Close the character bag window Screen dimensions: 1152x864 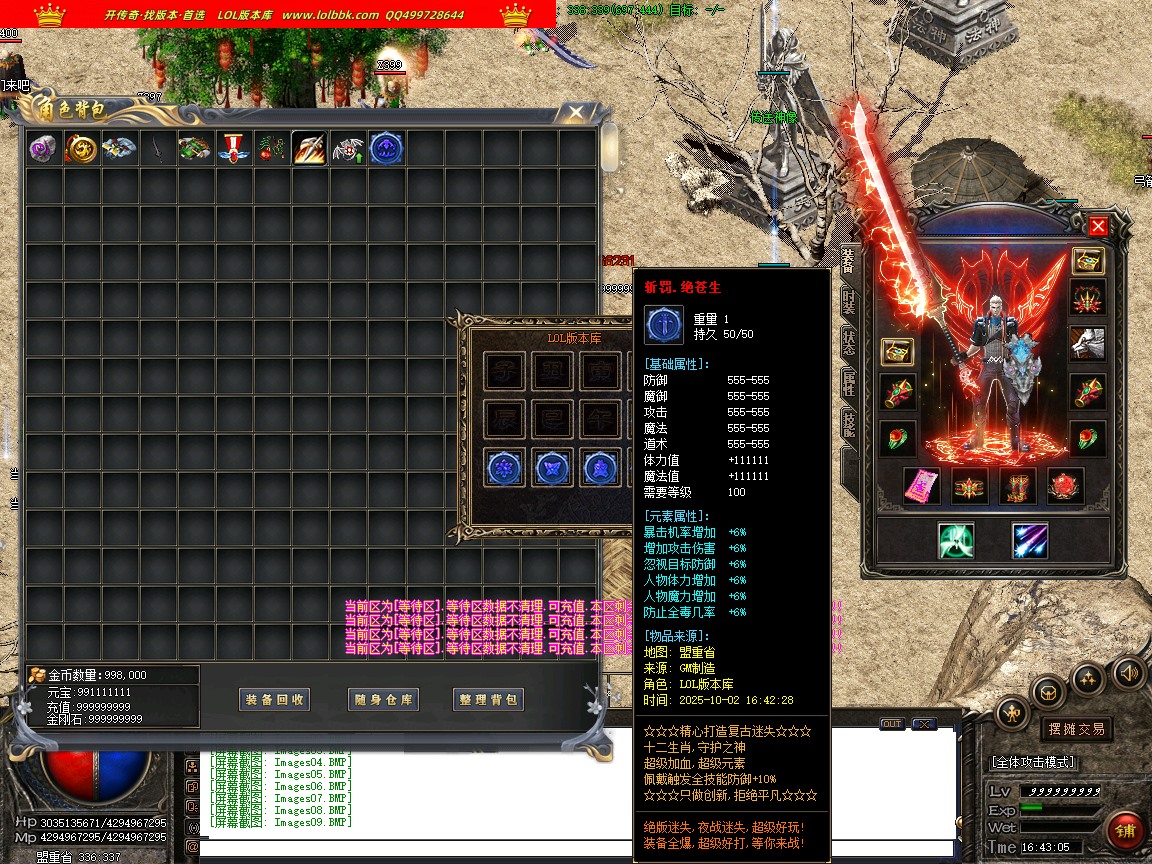click(575, 112)
